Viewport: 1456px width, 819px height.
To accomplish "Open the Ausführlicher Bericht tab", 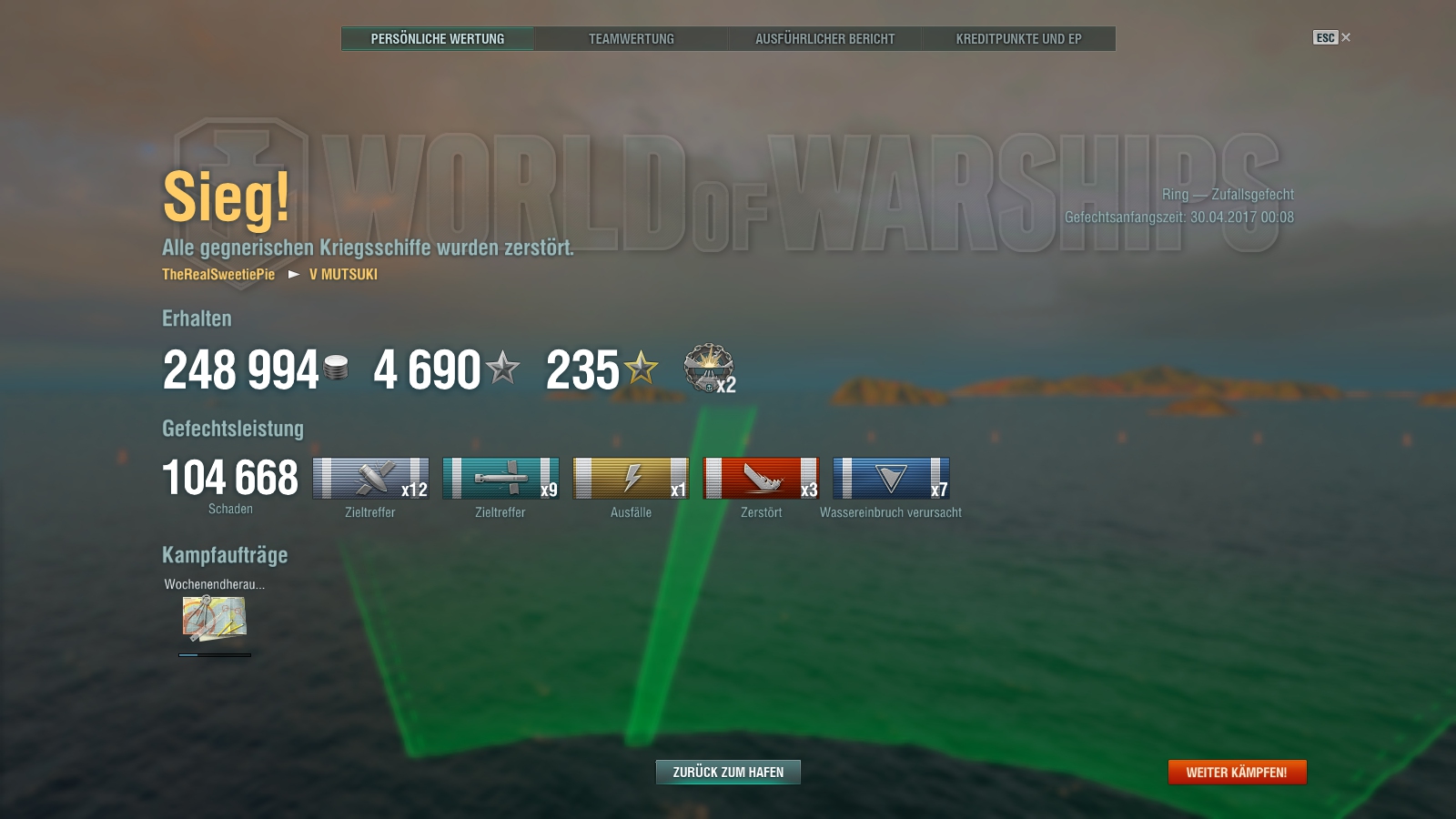I will (824, 39).
